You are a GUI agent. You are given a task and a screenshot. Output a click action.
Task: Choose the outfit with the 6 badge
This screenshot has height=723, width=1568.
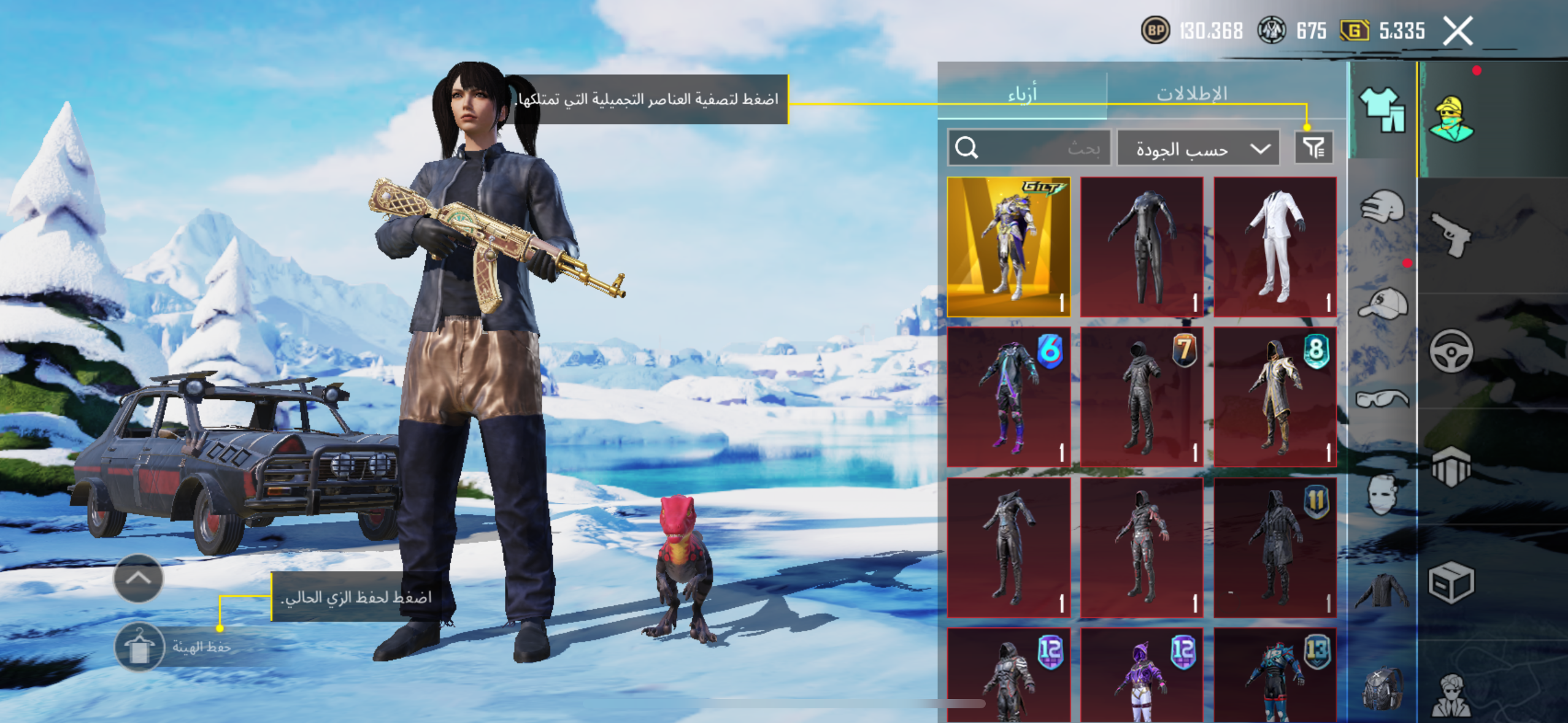1009,396
